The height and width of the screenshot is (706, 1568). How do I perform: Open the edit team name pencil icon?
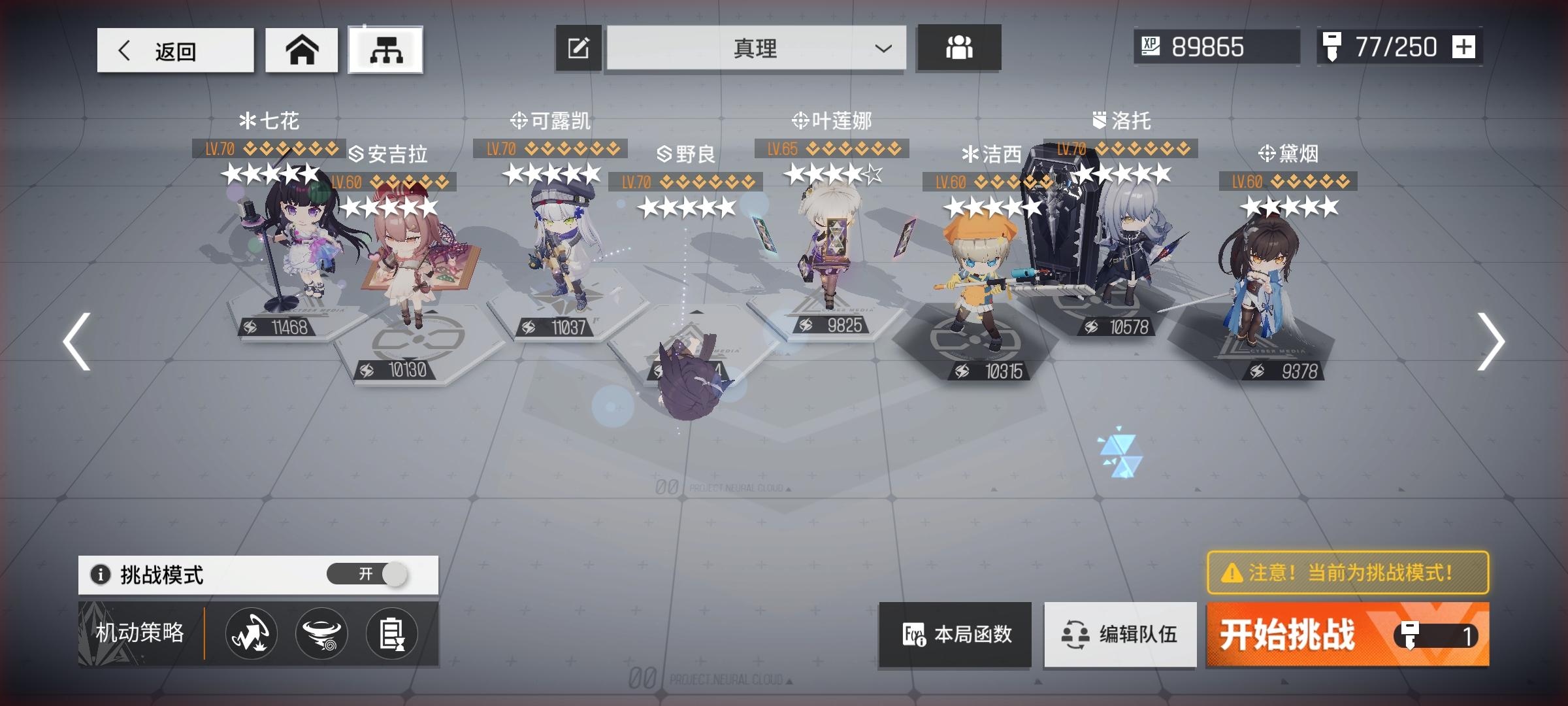[578, 48]
